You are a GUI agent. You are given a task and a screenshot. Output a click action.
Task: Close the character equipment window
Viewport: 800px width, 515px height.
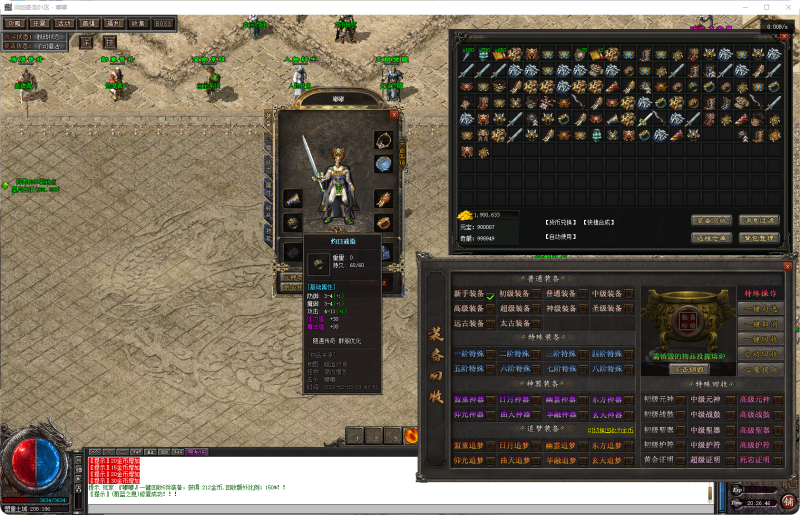pyautogui.click(x=393, y=115)
